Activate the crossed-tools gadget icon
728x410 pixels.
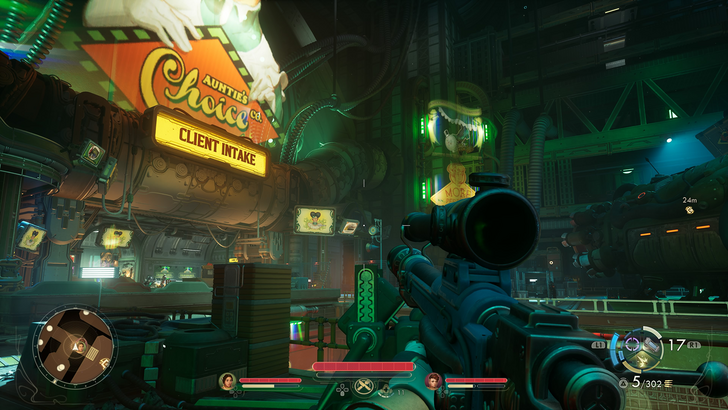coord(364,383)
